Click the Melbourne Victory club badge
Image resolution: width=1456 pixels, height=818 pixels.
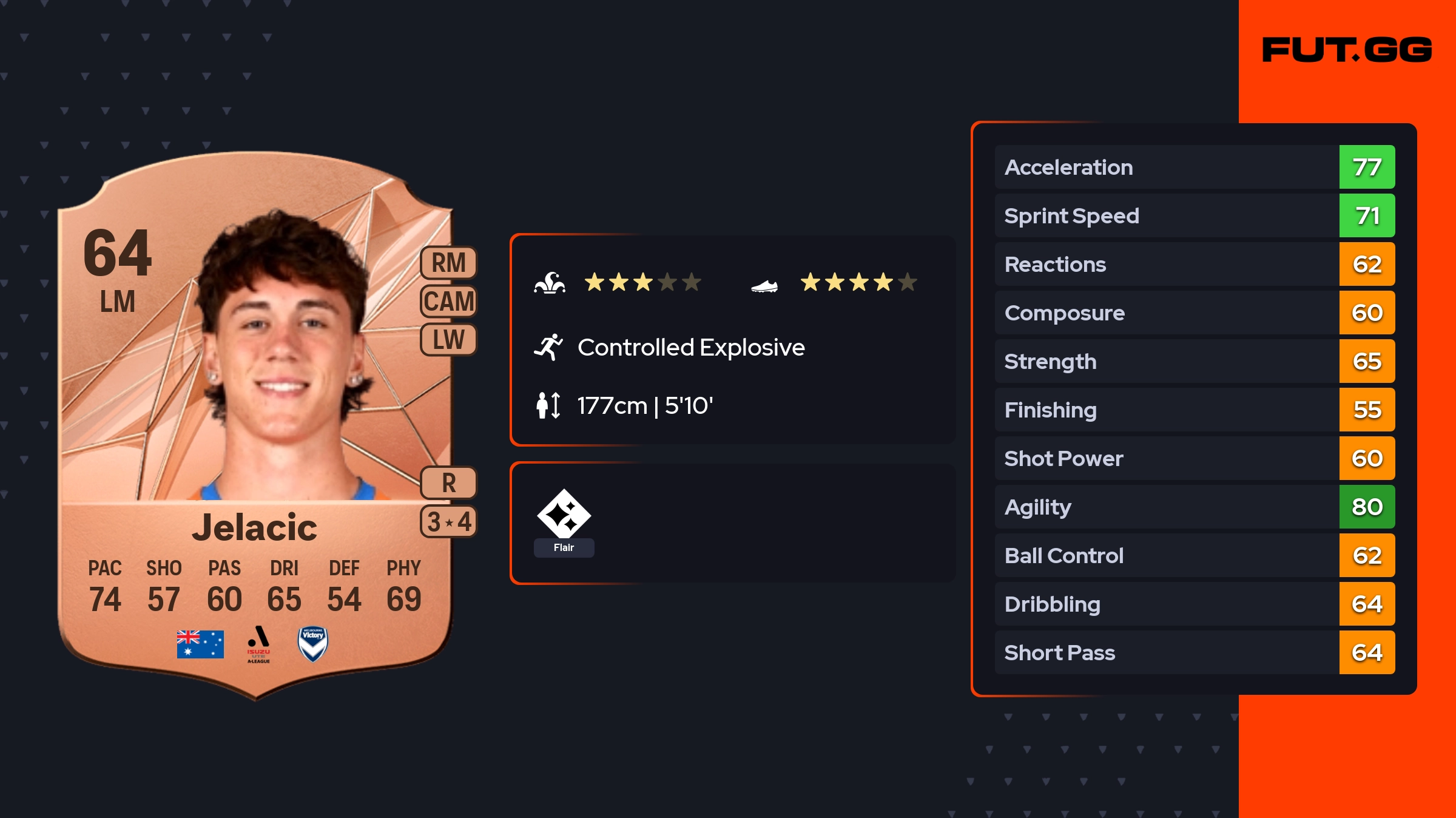click(x=313, y=644)
